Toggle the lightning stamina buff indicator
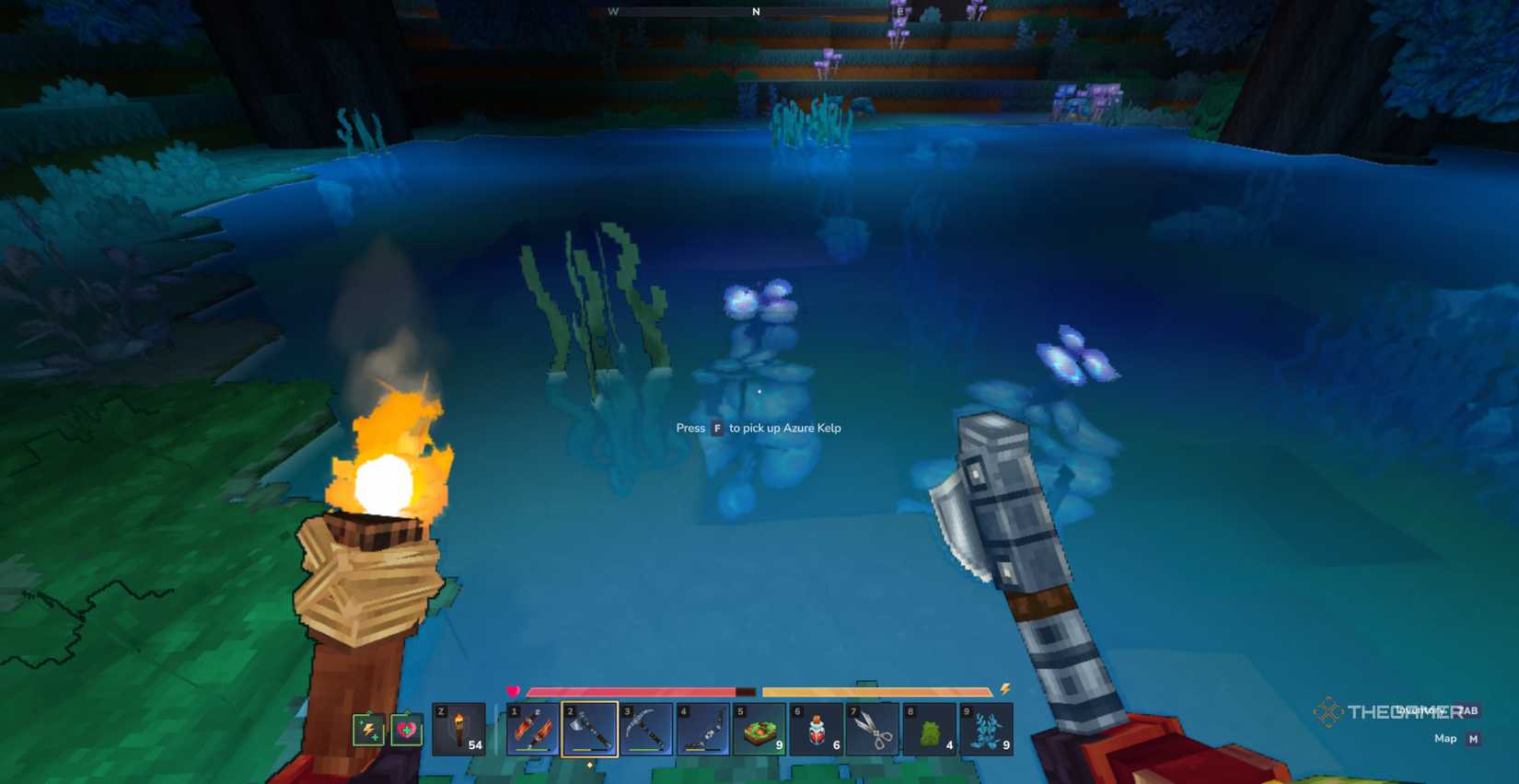The height and width of the screenshot is (784, 1519). (368, 730)
